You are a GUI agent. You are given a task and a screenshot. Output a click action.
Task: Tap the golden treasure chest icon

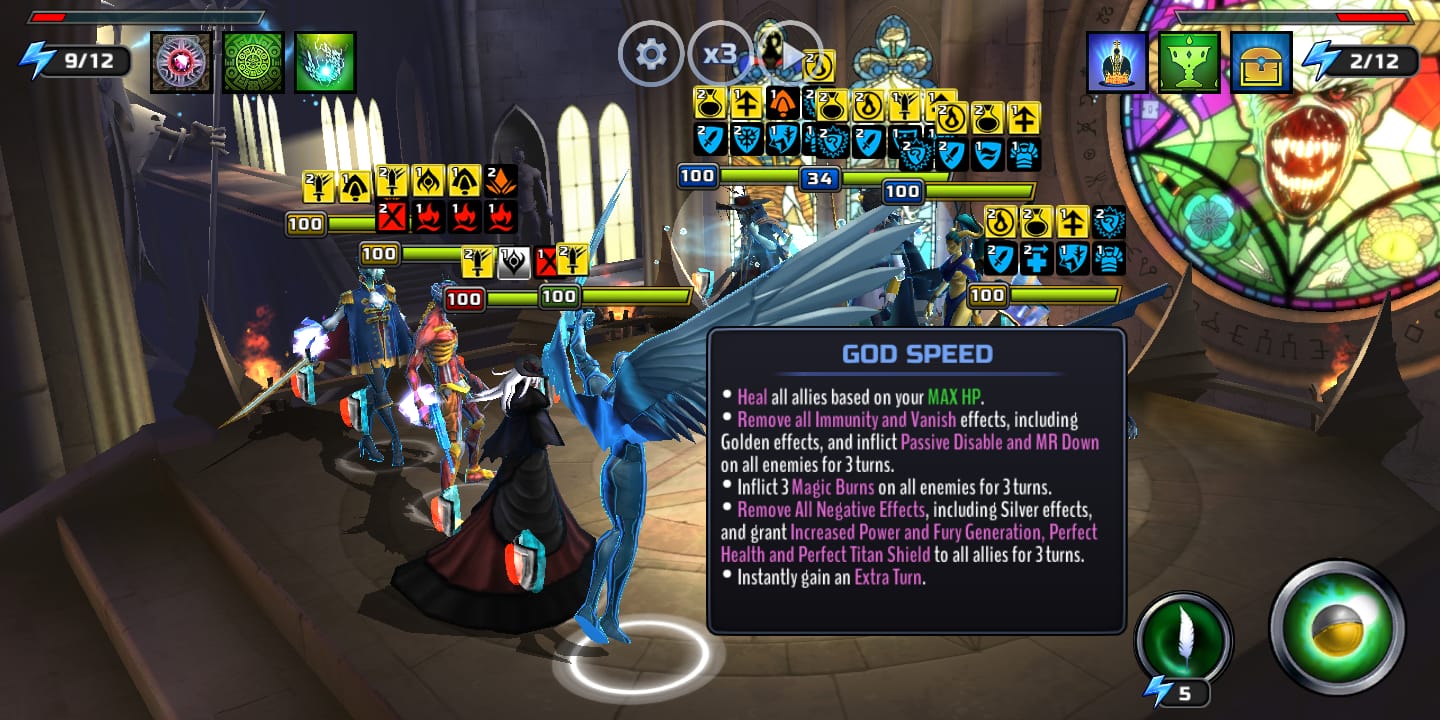pos(1261,62)
